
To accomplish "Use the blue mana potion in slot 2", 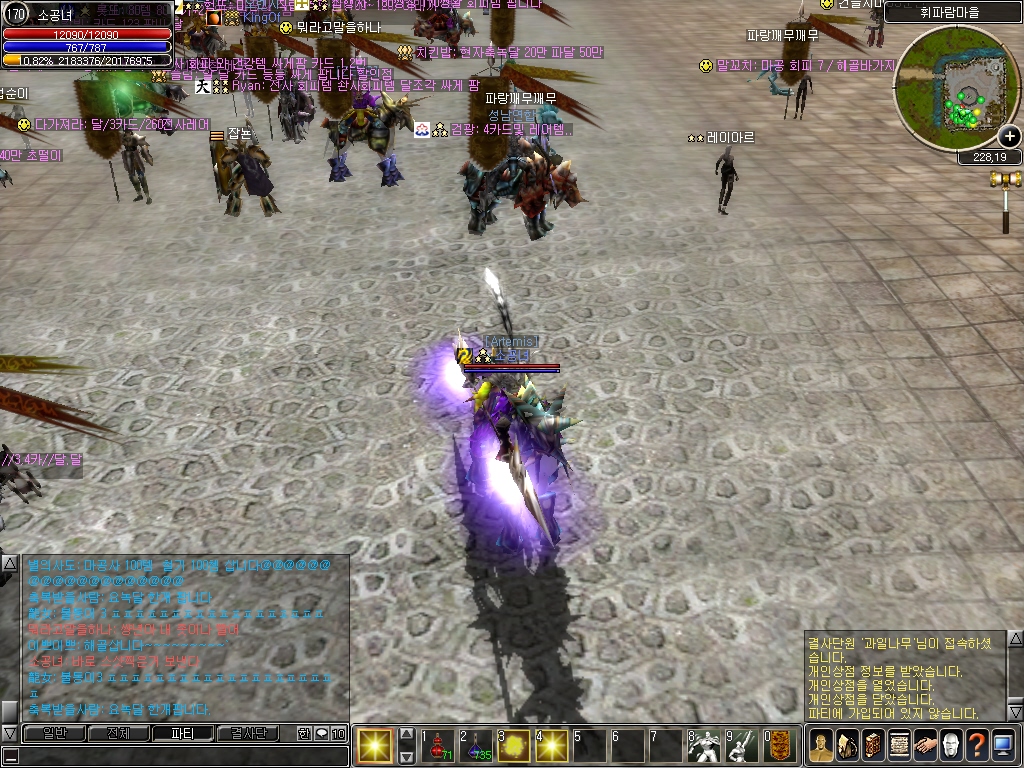I will pyautogui.click(x=475, y=745).
